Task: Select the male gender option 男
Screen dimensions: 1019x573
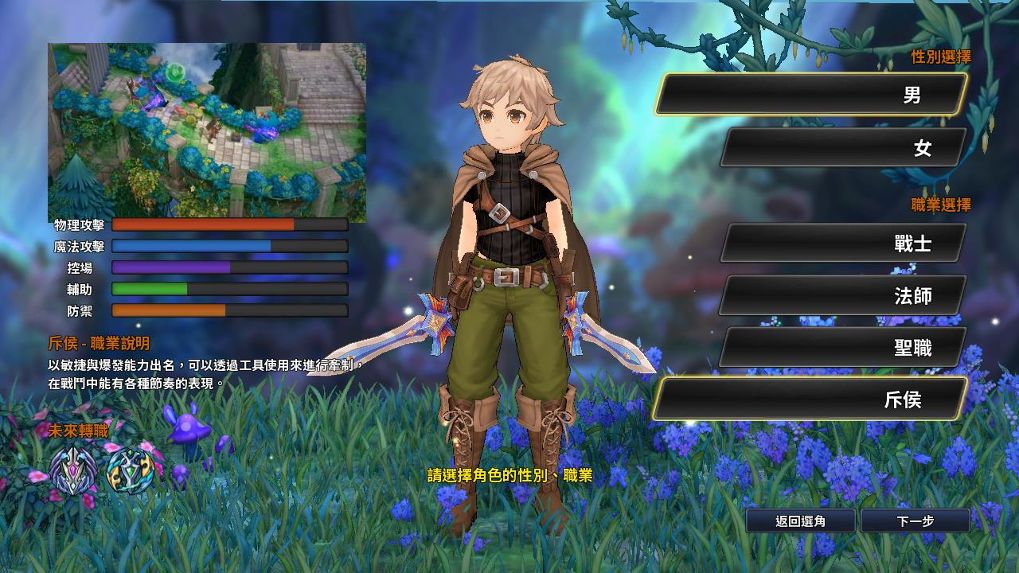Action: (x=811, y=95)
